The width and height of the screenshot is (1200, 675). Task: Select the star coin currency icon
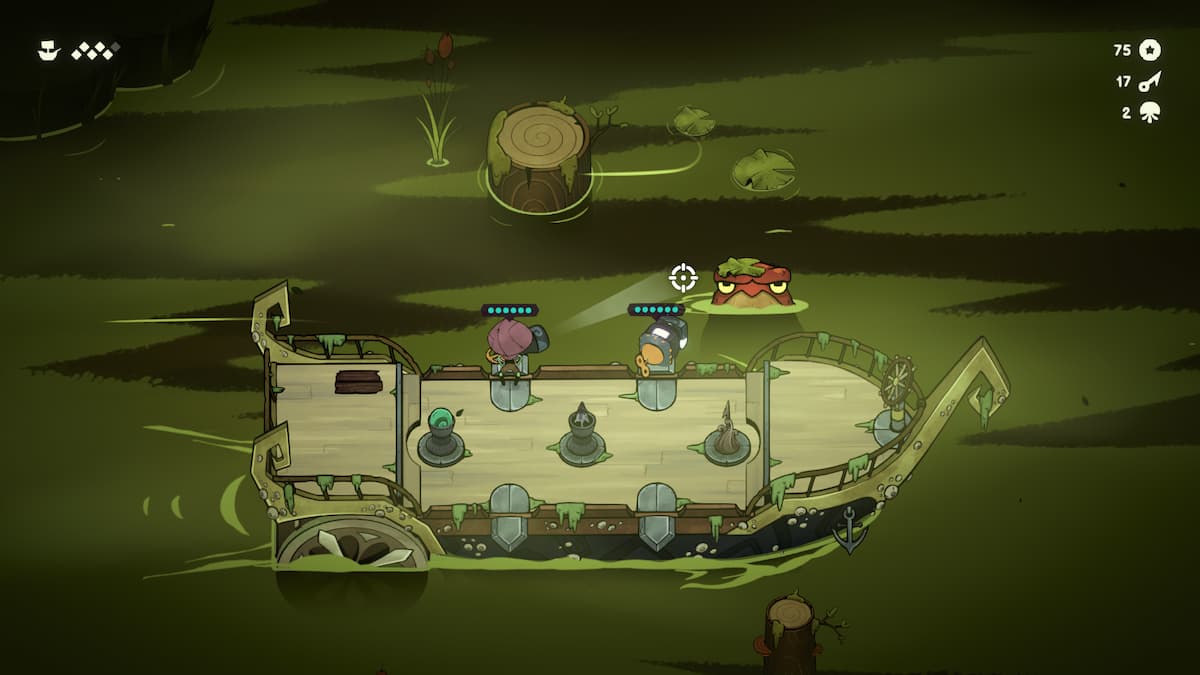click(x=1150, y=49)
